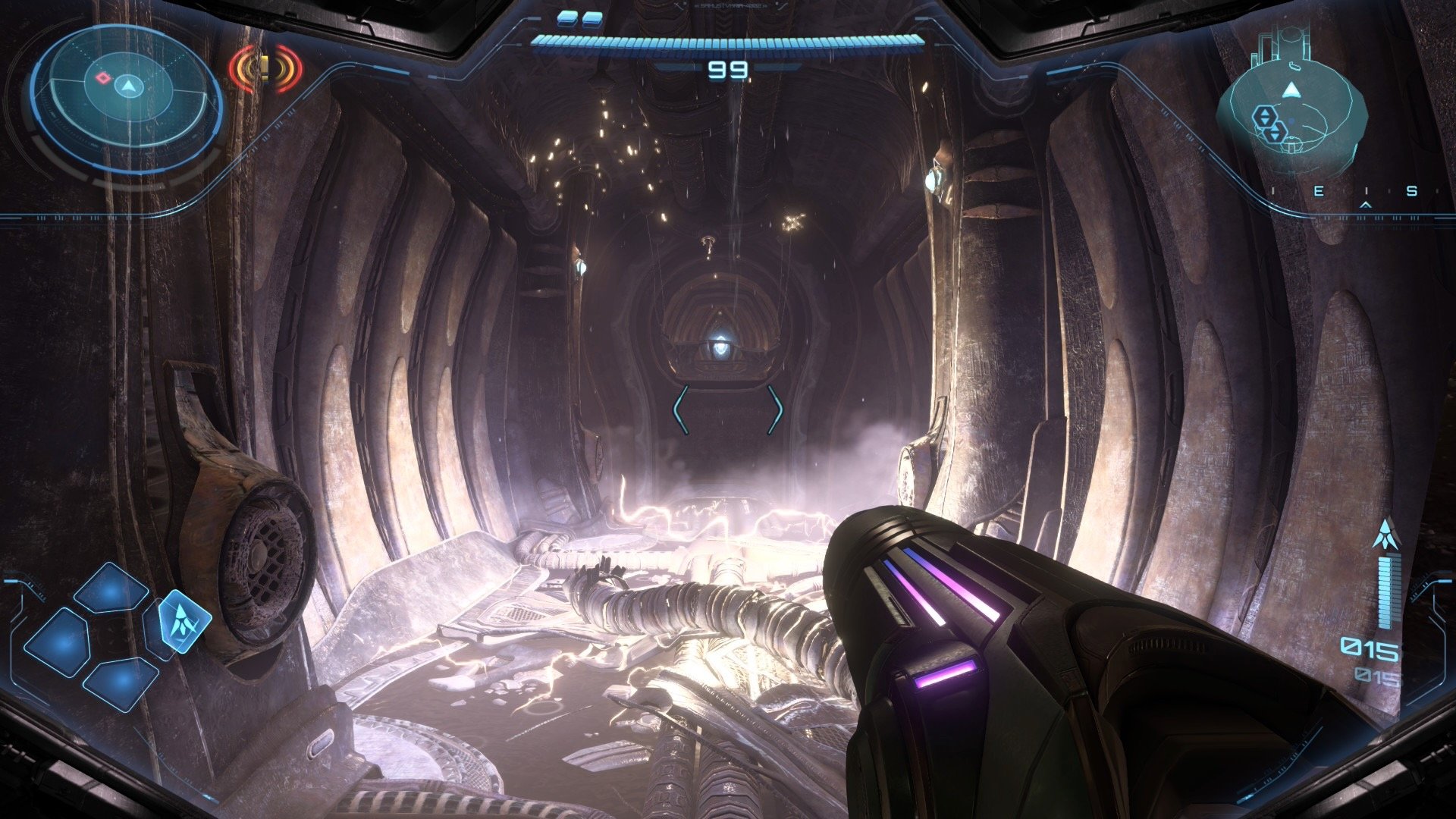The height and width of the screenshot is (819, 1456).
Task: Open the 3D area minimap
Action: tap(1291, 111)
